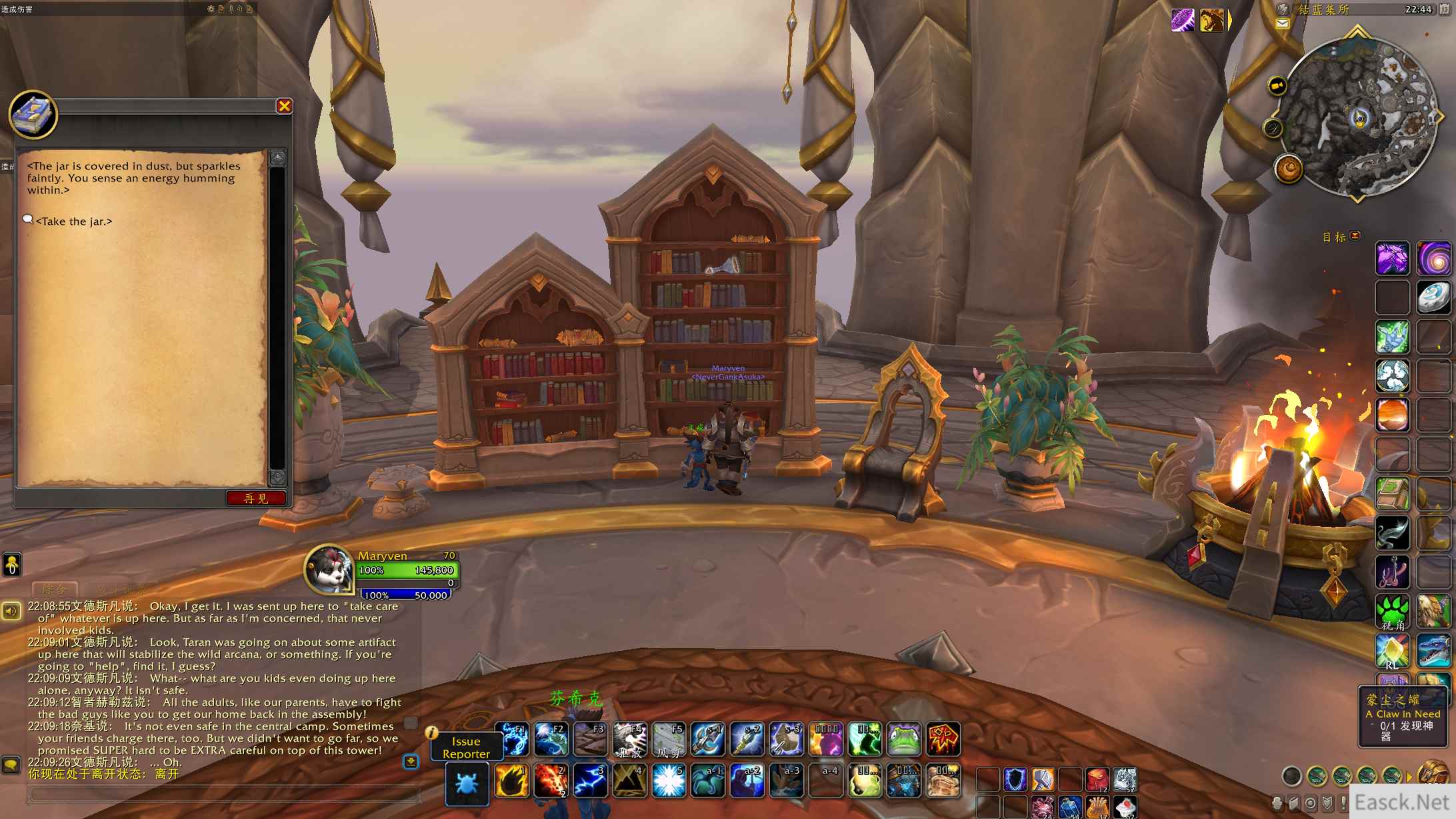Use the fiery lava burst ability in slot 1
The width and height of the screenshot is (1456, 819).
511,780
